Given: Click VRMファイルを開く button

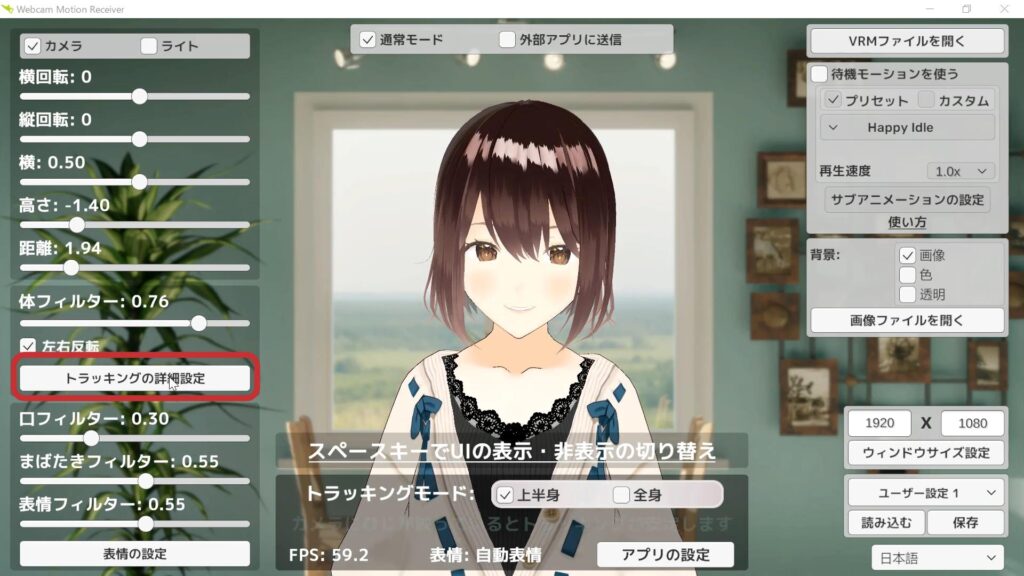Looking at the screenshot, I should pos(907,41).
